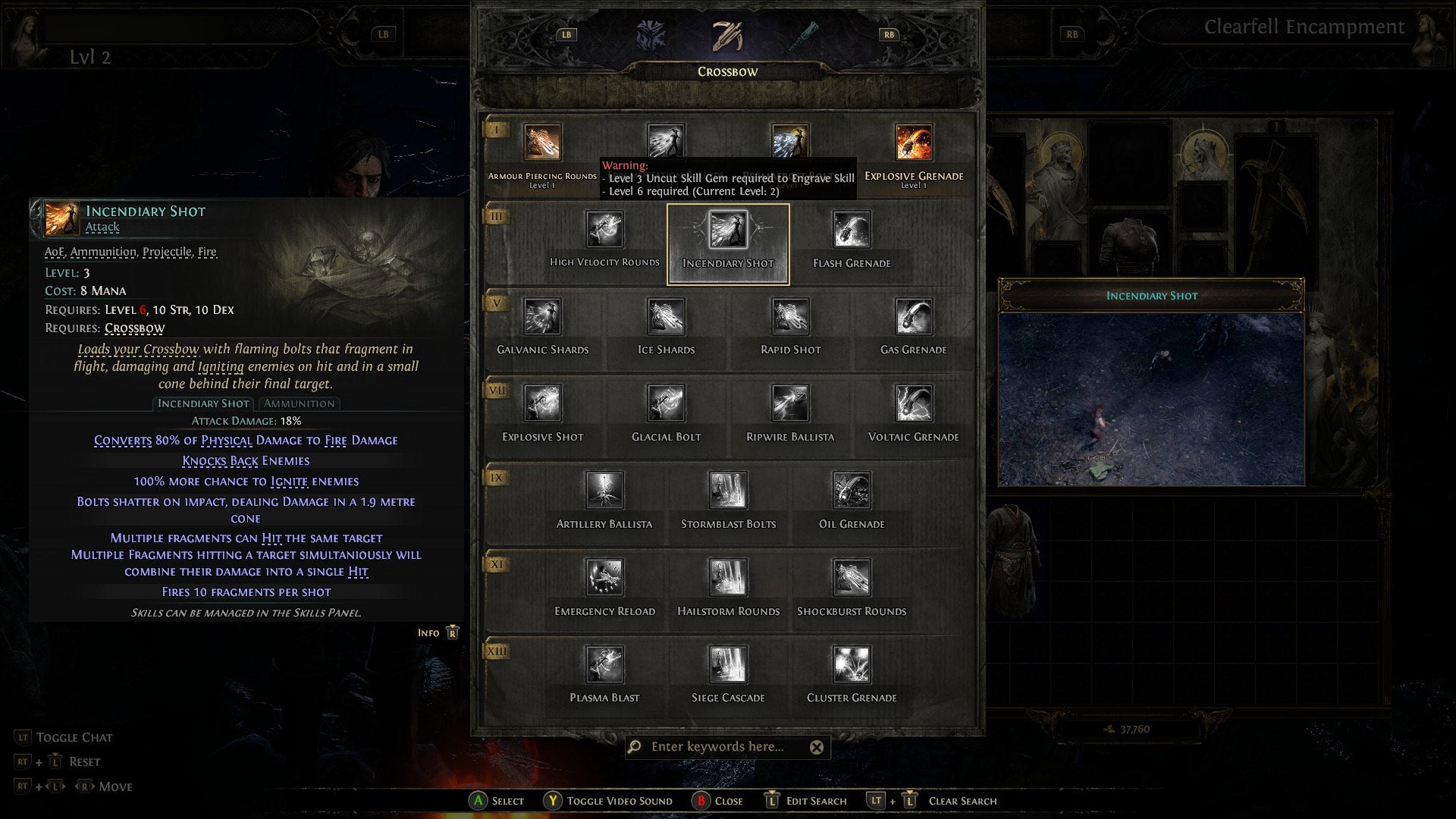Viewport: 1456px width, 819px height.
Task: Select the Rapid Shot gem
Action: [789, 318]
